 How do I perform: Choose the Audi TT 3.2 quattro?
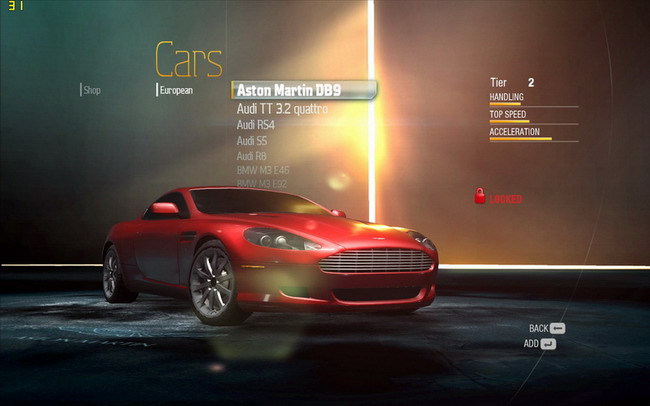pyautogui.click(x=282, y=108)
